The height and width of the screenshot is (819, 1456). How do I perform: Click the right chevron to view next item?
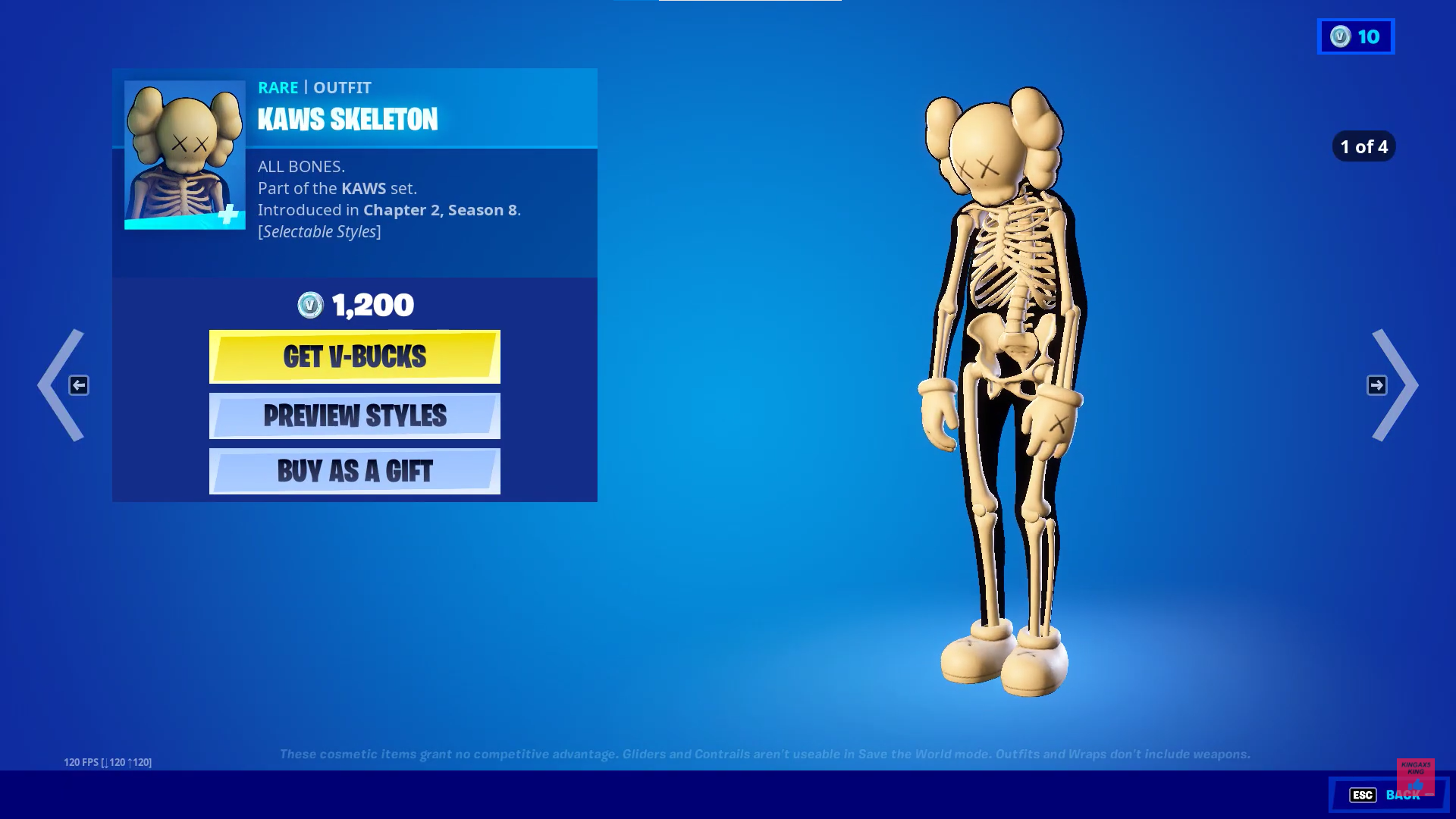(1394, 385)
